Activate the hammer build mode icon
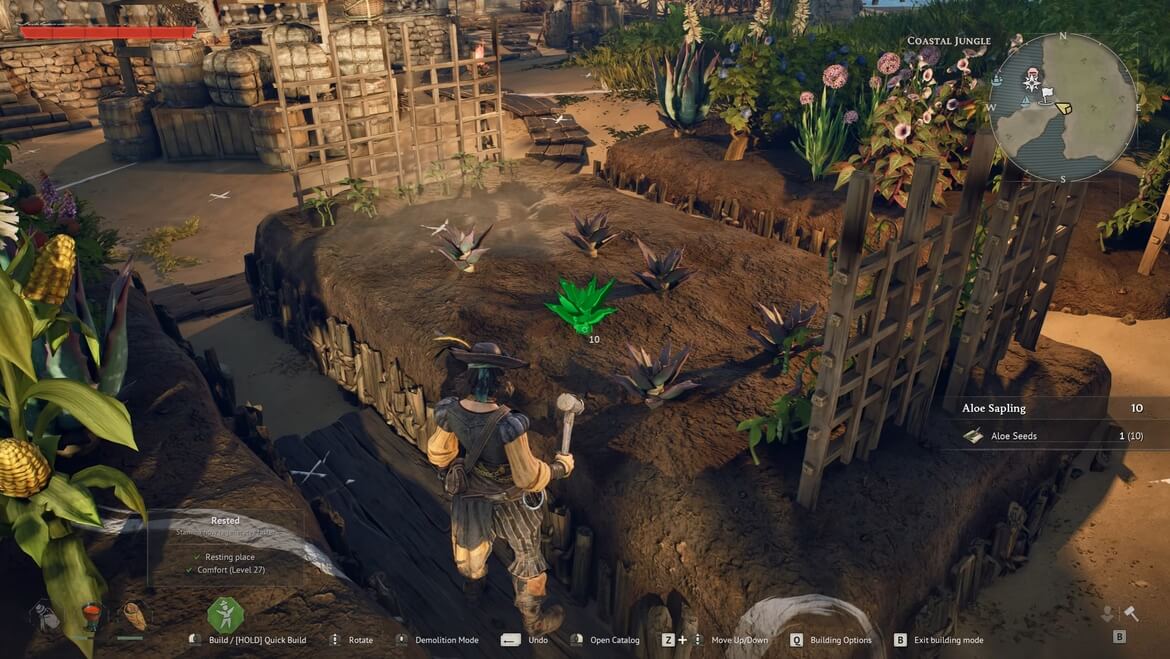Screen dimensions: 1170x659 (x=1131, y=614)
